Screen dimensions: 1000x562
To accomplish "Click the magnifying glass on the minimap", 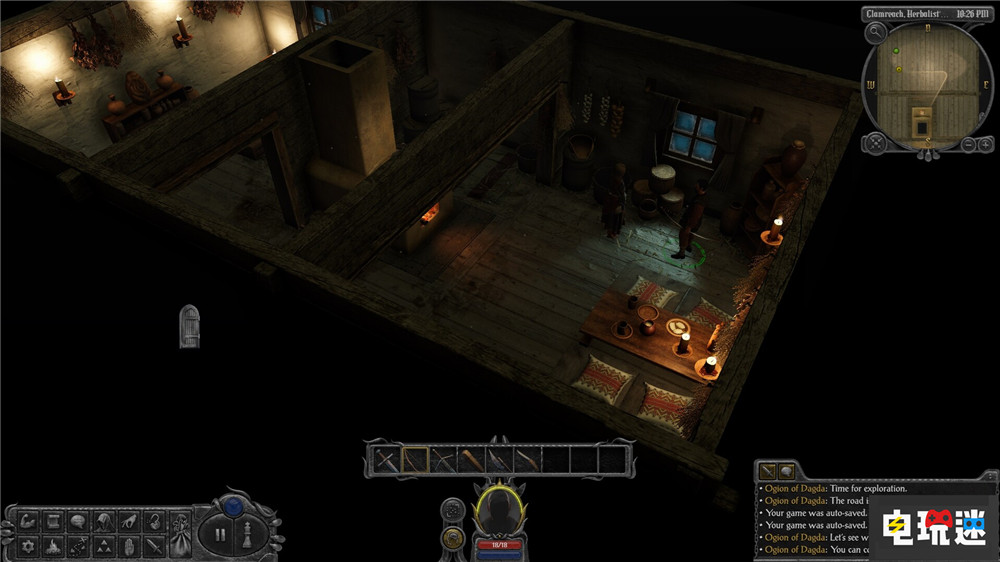I will (876, 32).
